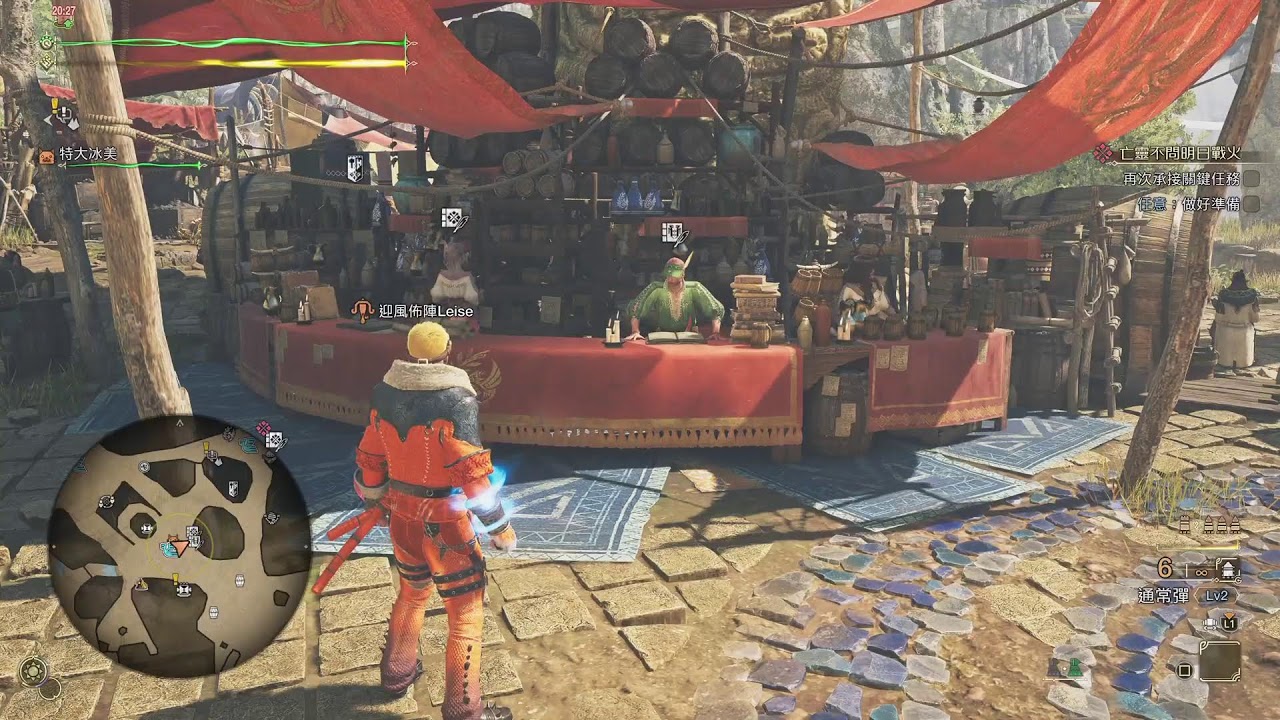Screen dimensions: 1280x720
Task: Click the quill icon above the pink-haired NPC
Action: click(452, 218)
